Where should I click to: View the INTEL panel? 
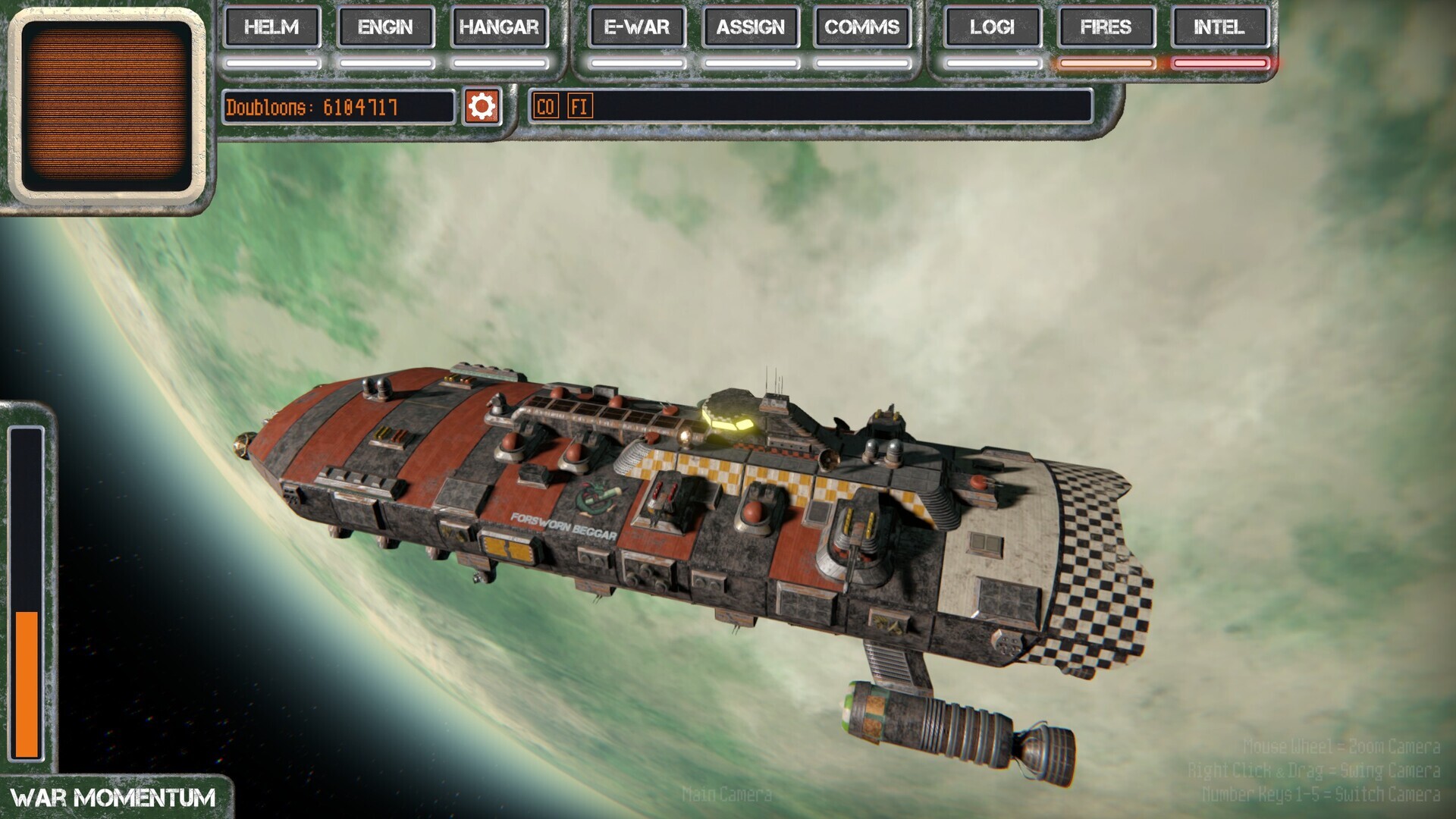pos(1219,27)
